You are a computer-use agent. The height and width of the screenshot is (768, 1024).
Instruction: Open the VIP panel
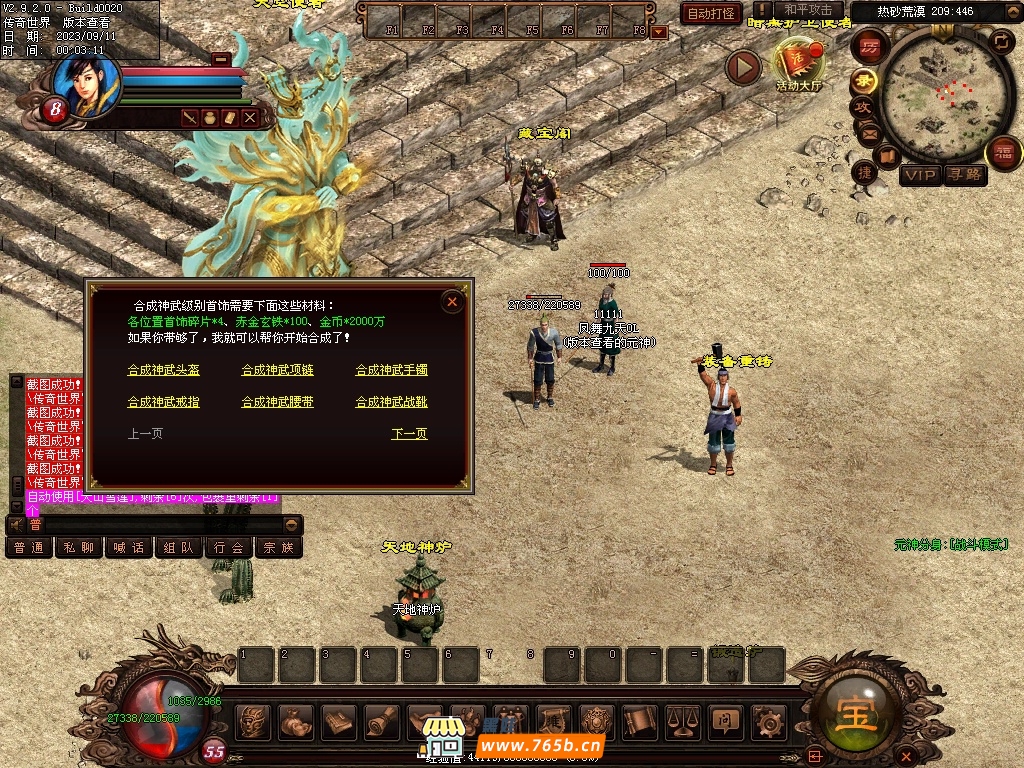tap(919, 176)
